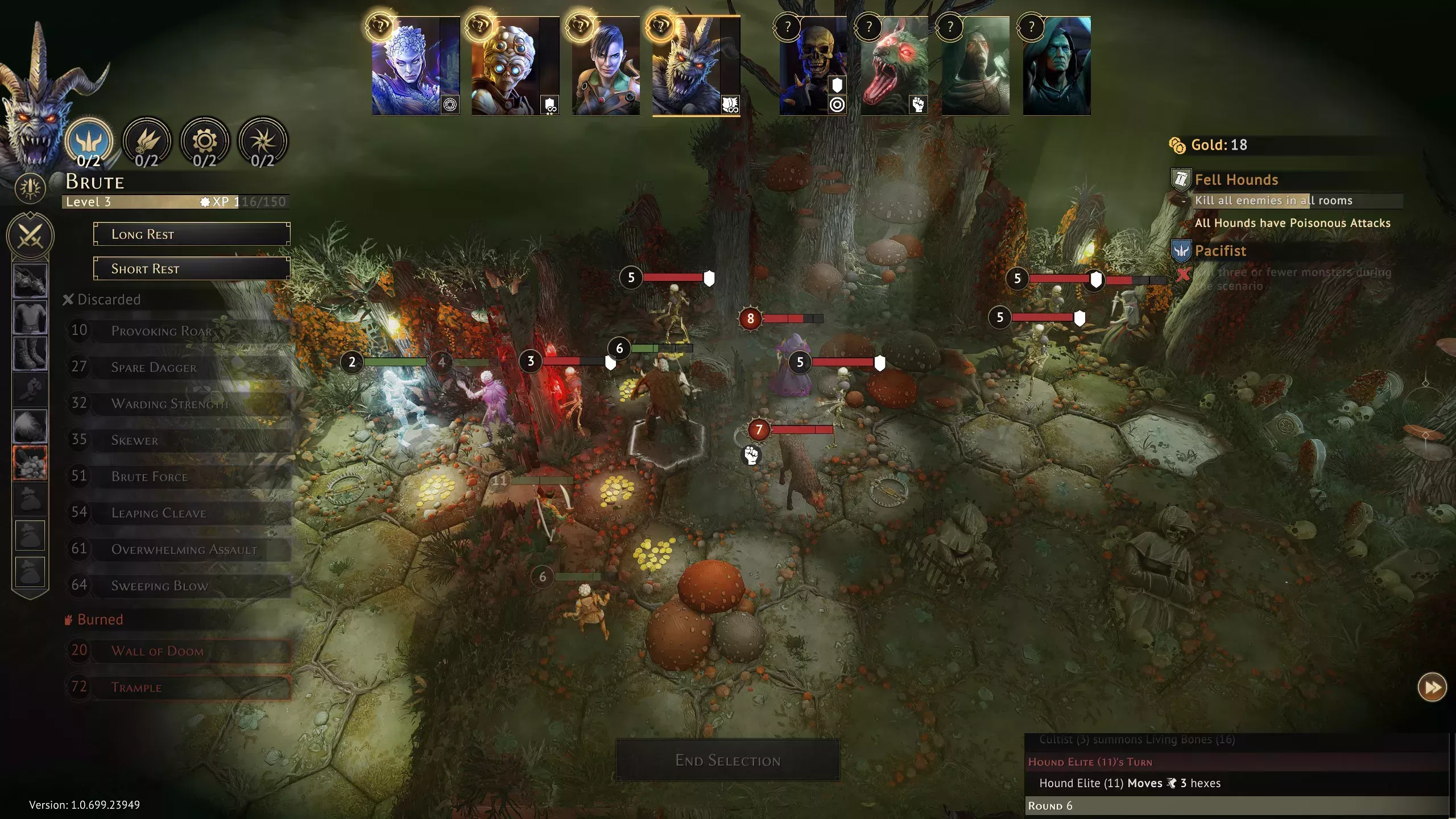Click the red-eyed hound initiative portrait
Image resolution: width=1456 pixels, height=819 pixels.
894,67
